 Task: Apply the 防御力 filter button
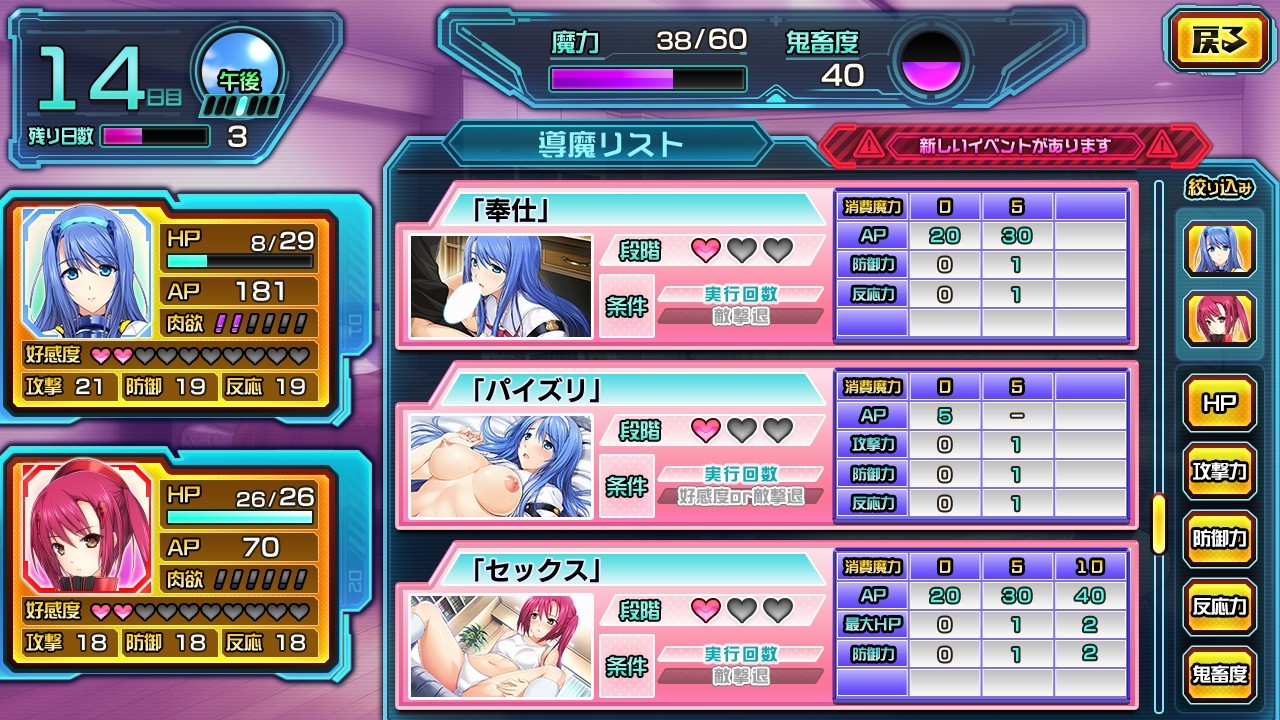point(1219,539)
